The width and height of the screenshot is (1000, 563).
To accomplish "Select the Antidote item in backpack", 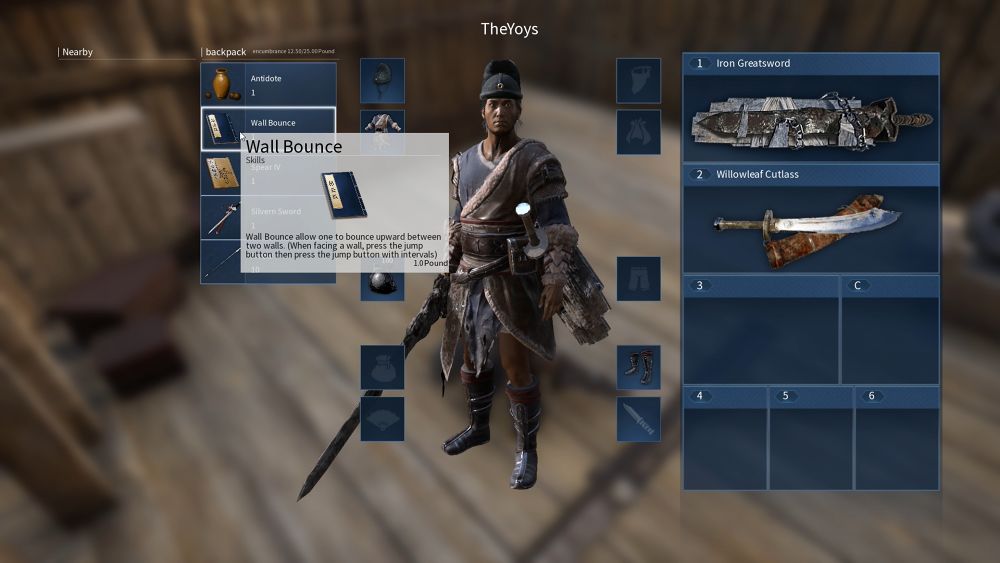I will (268, 84).
